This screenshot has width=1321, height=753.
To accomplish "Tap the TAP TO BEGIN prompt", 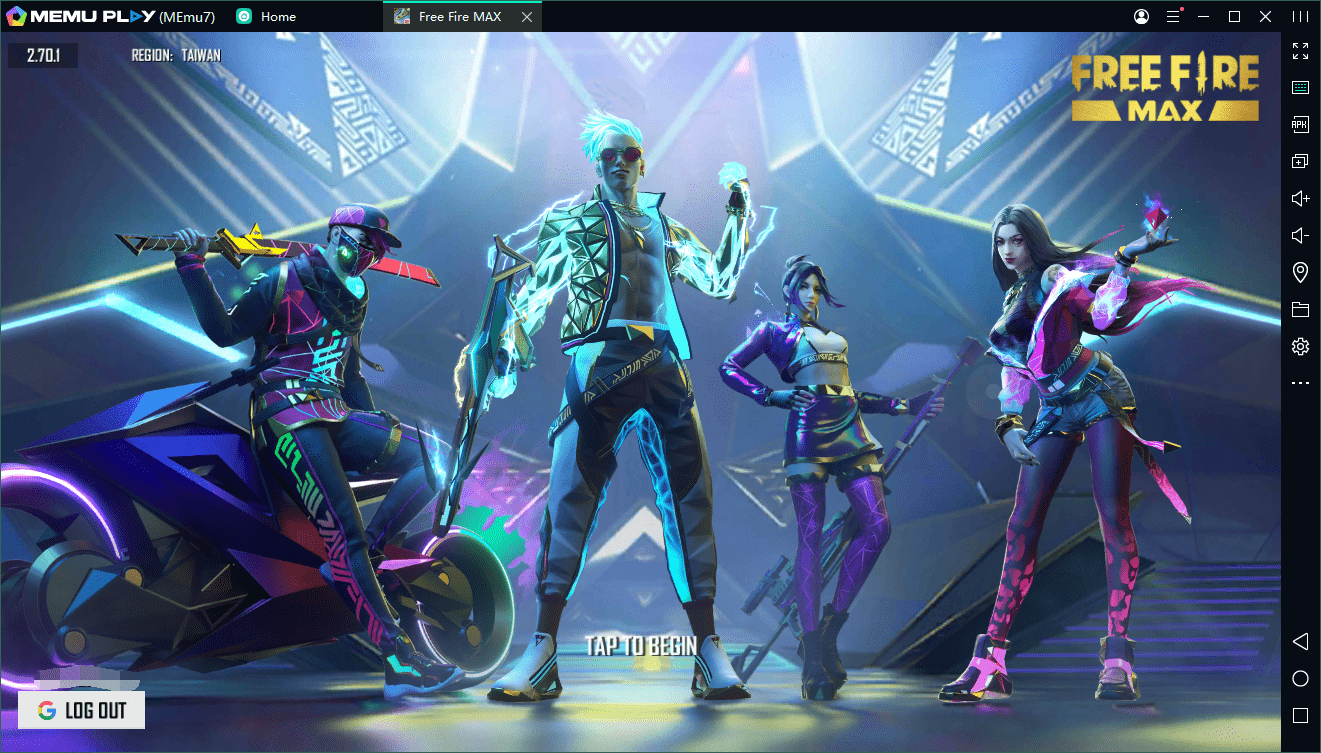I will (641, 646).
